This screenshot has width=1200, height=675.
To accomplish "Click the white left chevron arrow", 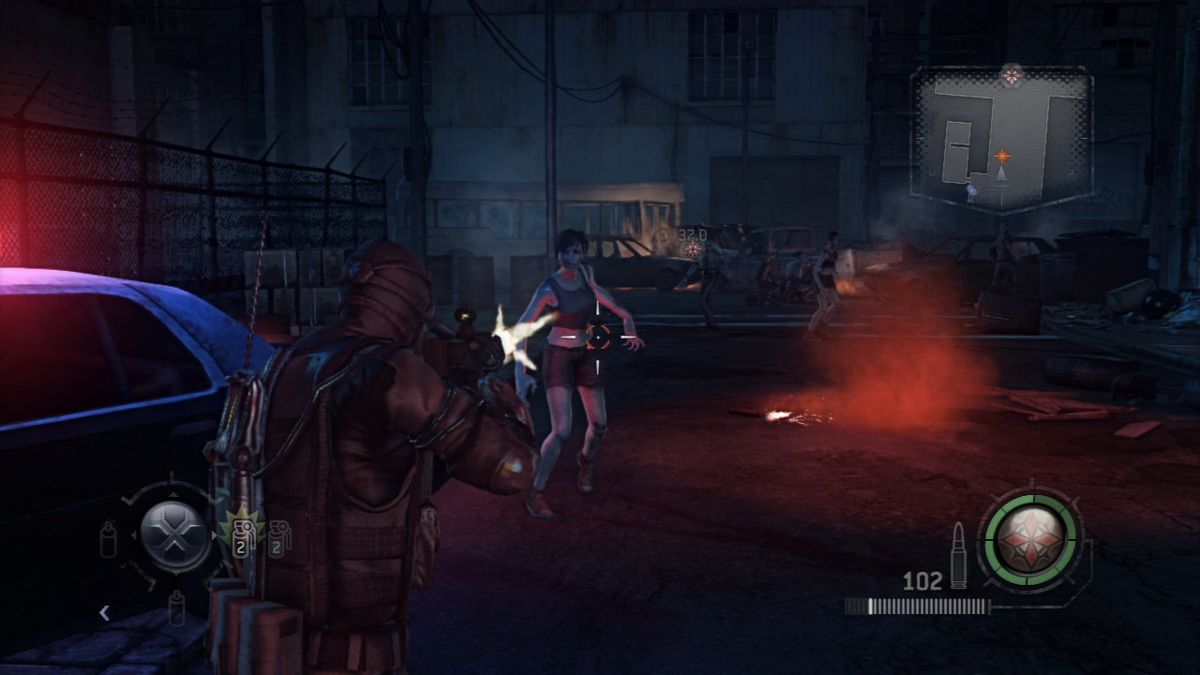I will [x=104, y=613].
